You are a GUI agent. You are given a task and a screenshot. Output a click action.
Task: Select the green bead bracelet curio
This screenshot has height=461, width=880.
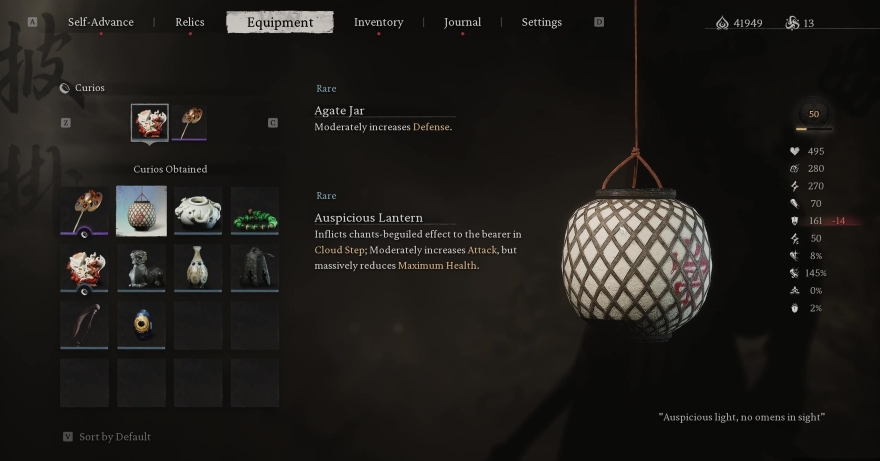255,211
